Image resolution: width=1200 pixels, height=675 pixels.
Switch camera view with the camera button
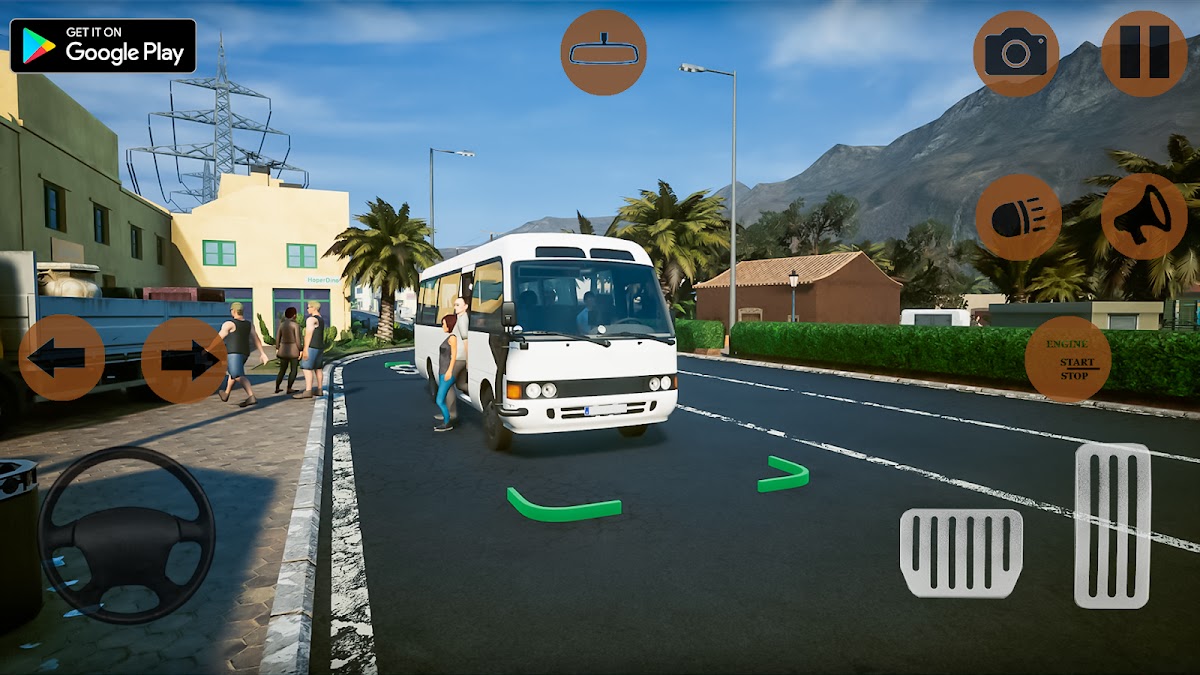(1015, 53)
